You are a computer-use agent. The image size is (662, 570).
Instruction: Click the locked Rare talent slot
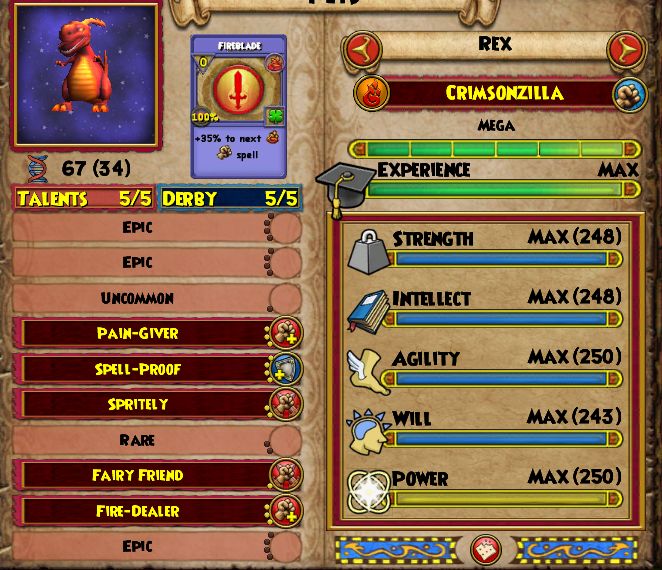(140, 440)
